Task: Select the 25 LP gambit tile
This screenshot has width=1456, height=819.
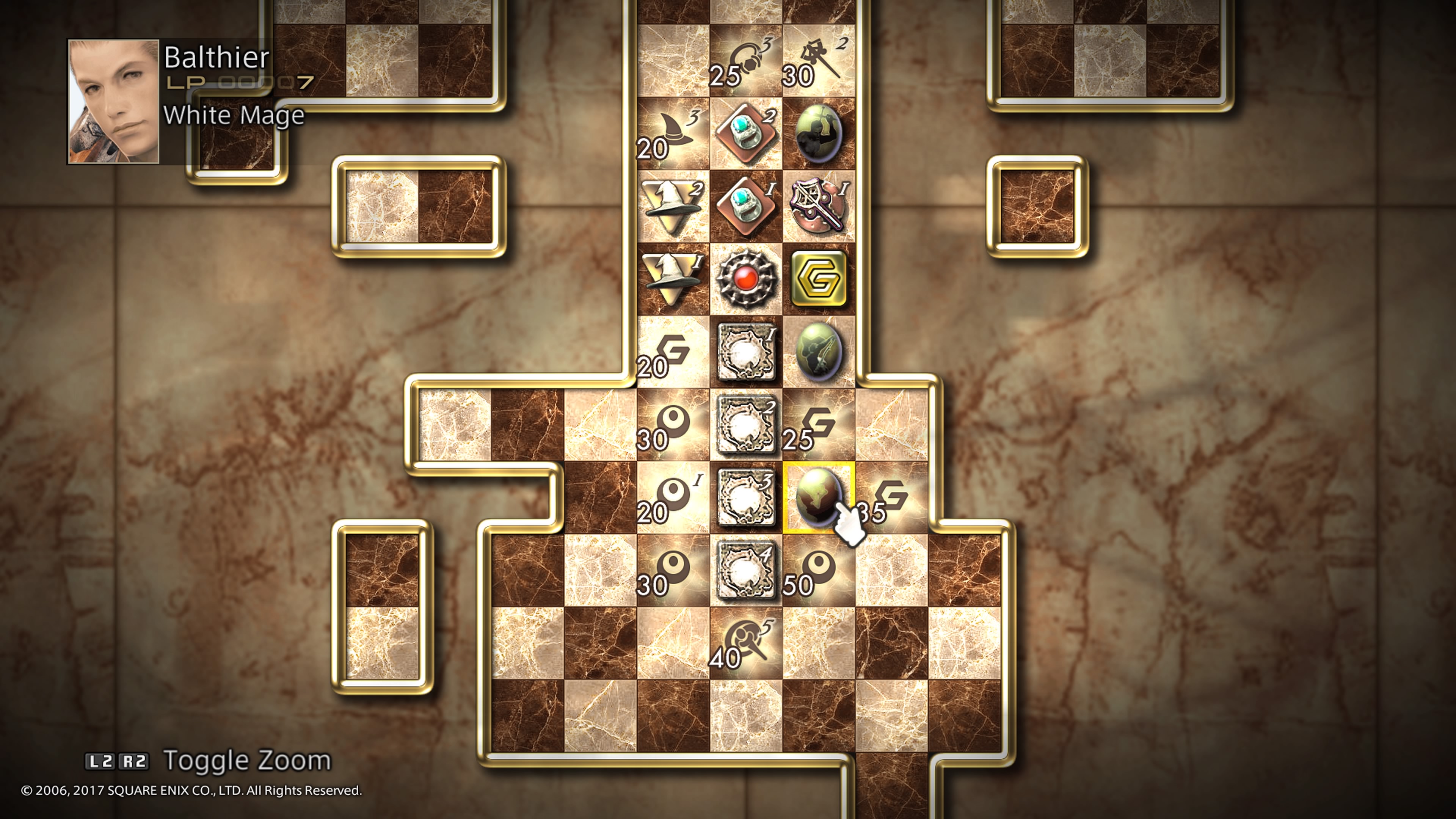Action: (819, 425)
